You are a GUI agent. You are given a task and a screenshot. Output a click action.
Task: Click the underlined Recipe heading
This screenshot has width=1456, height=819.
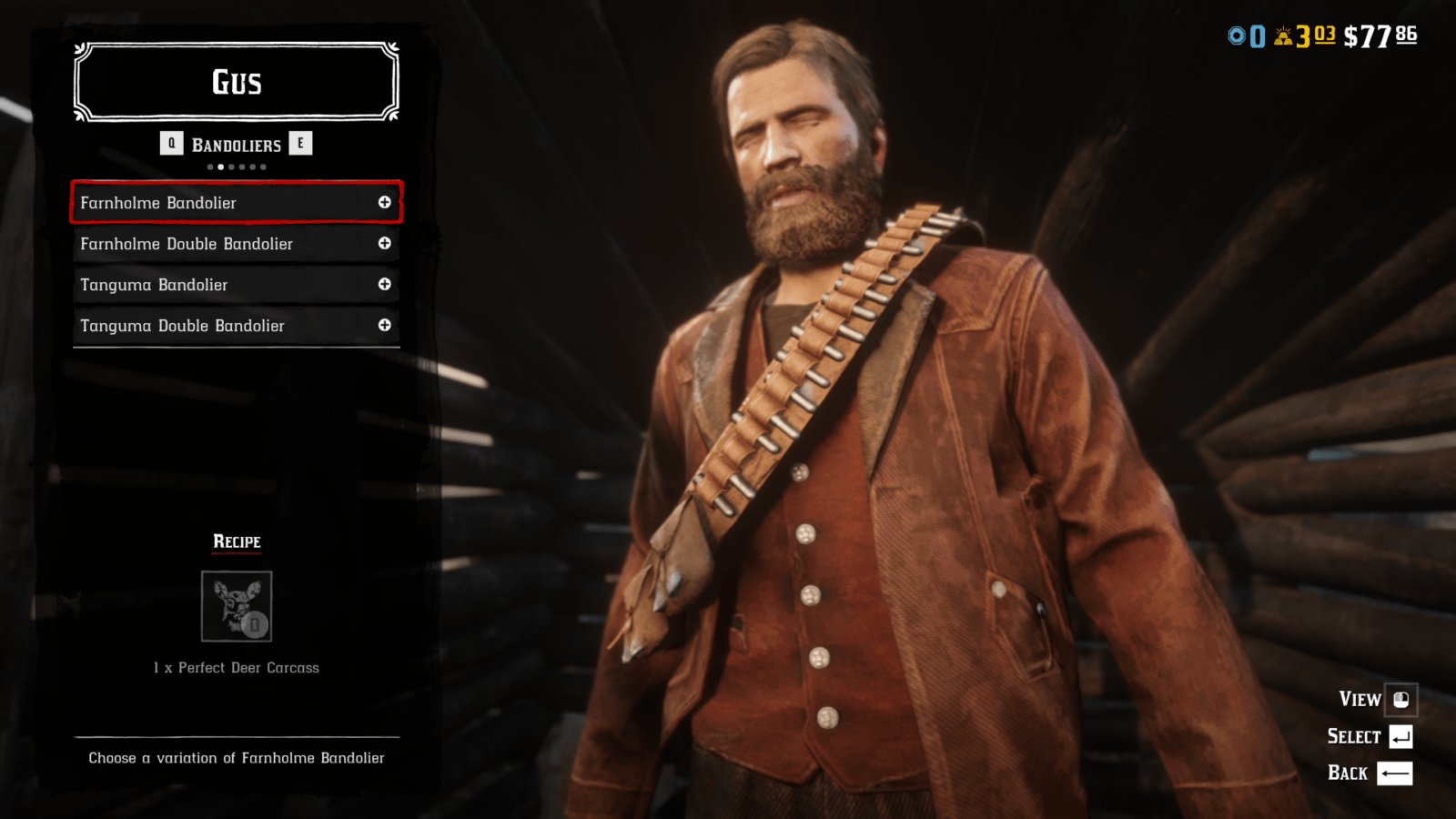pyautogui.click(x=236, y=541)
